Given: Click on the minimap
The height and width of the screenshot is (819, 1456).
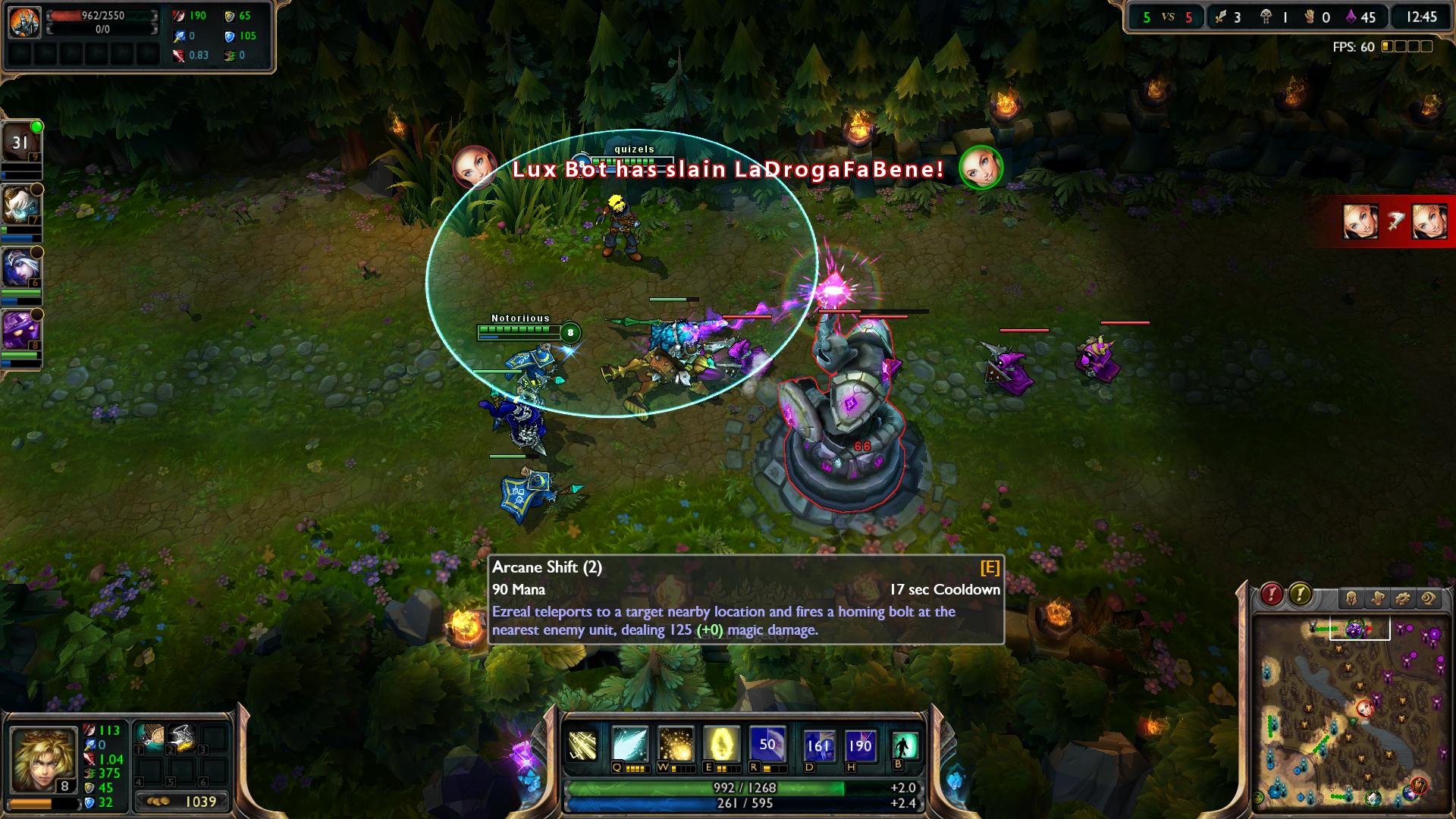Looking at the screenshot, I should point(1351,713).
